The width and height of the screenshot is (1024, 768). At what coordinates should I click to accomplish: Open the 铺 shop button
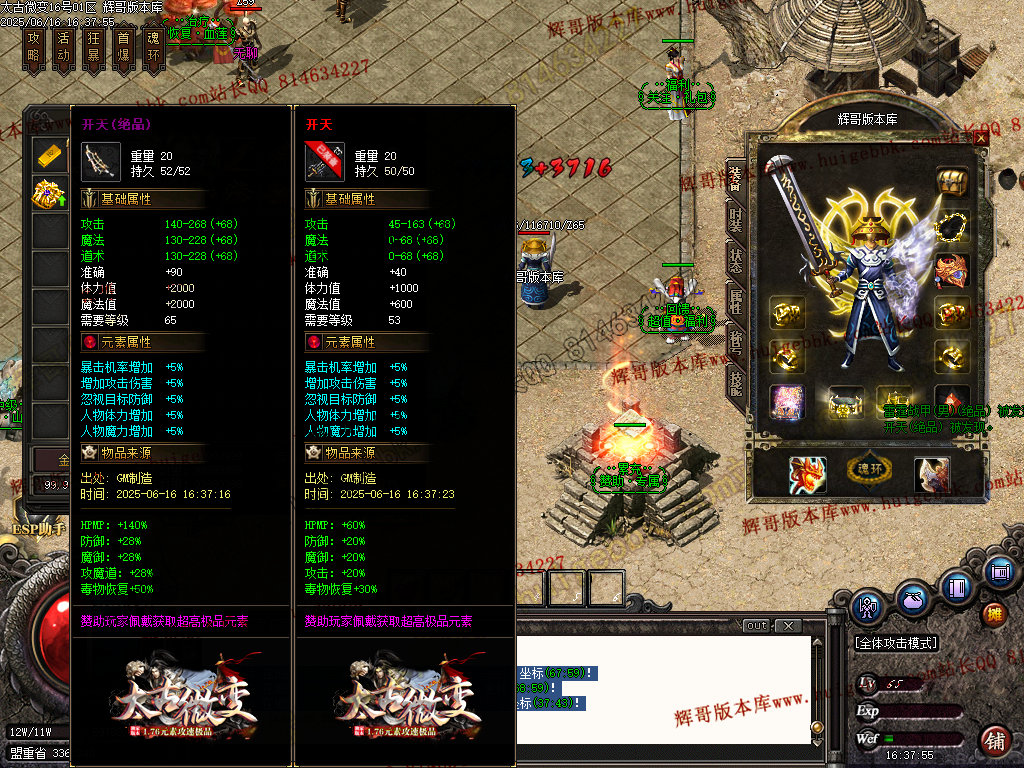point(995,741)
